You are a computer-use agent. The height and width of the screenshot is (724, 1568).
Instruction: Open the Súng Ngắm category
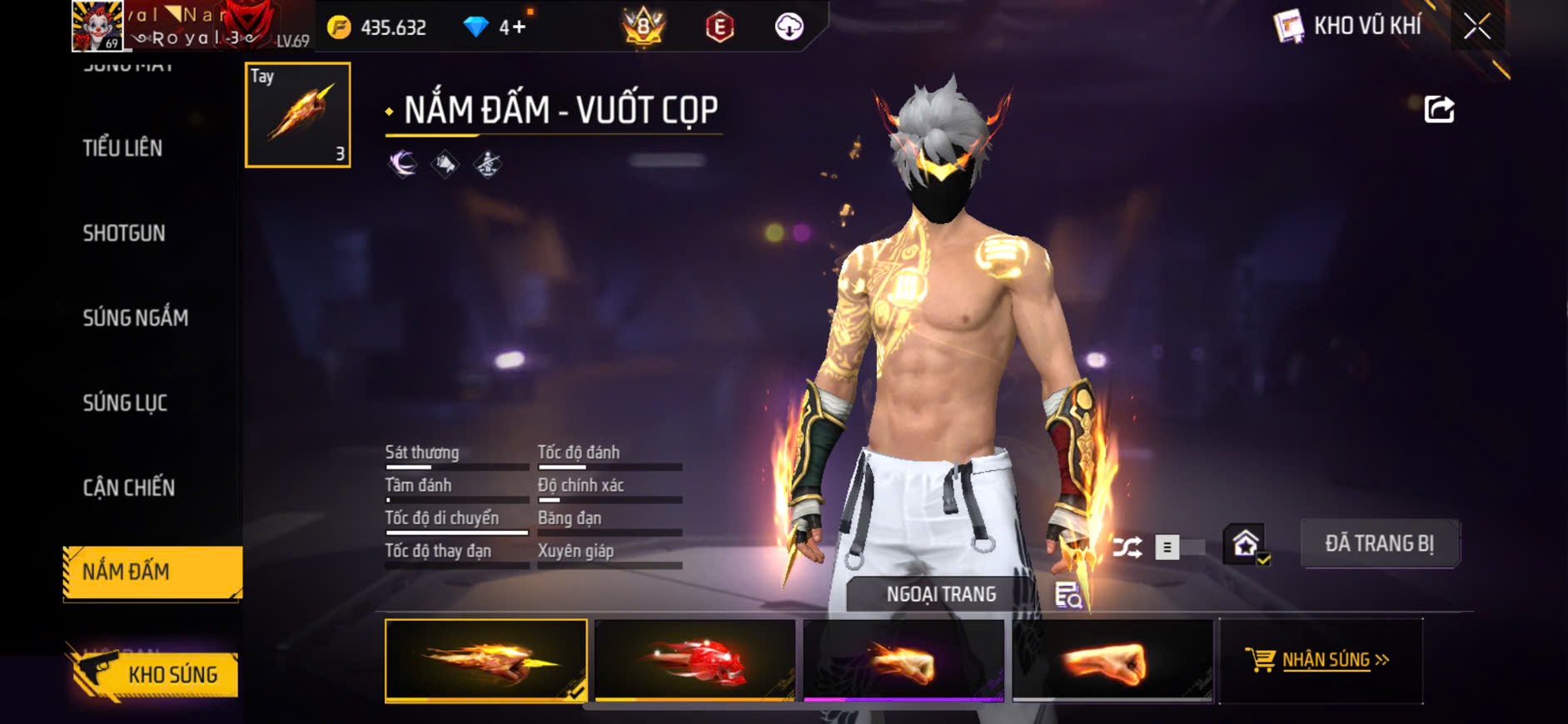(x=136, y=318)
